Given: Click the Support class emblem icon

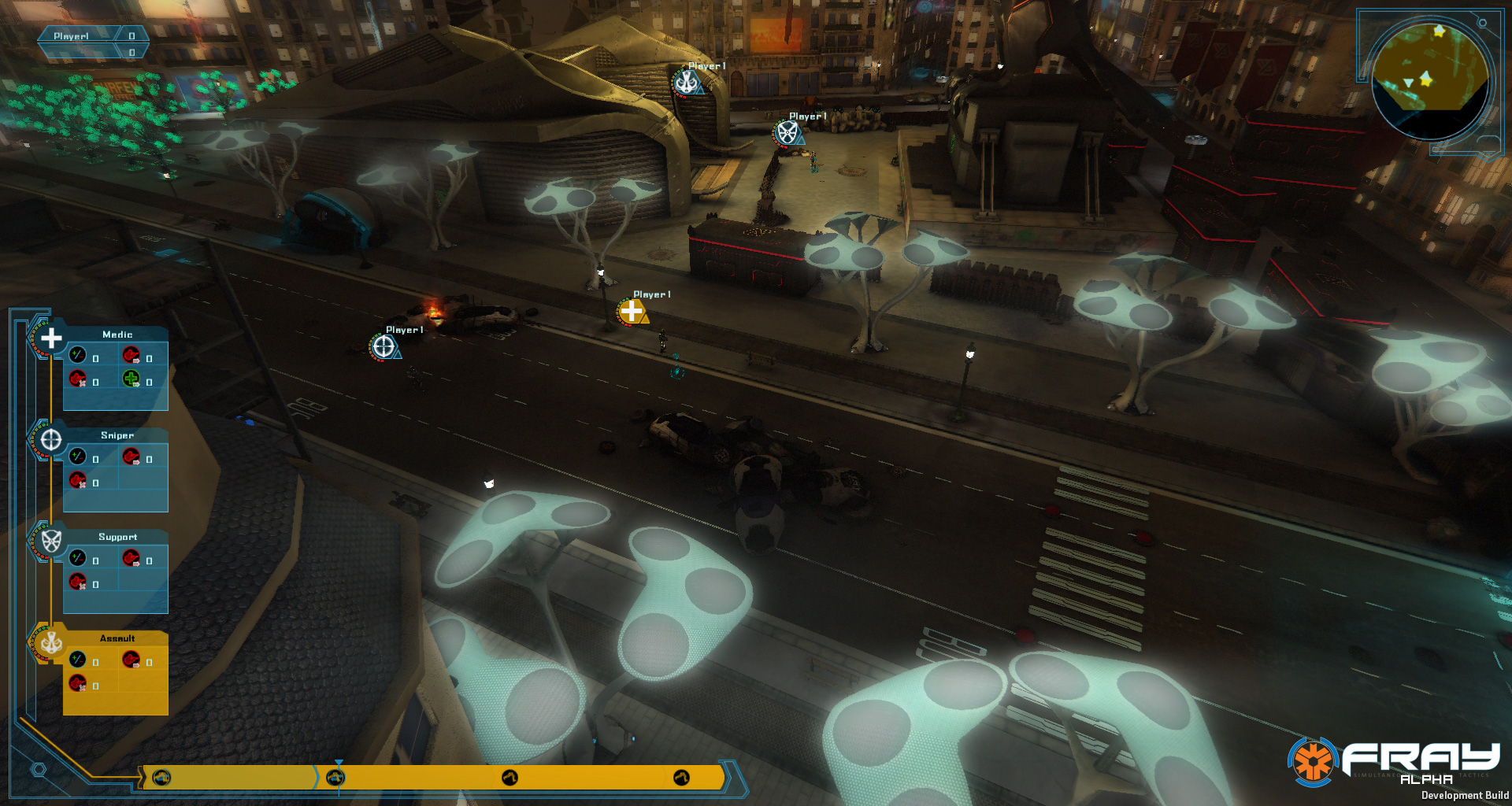Looking at the screenshot, I should (51, 542).
